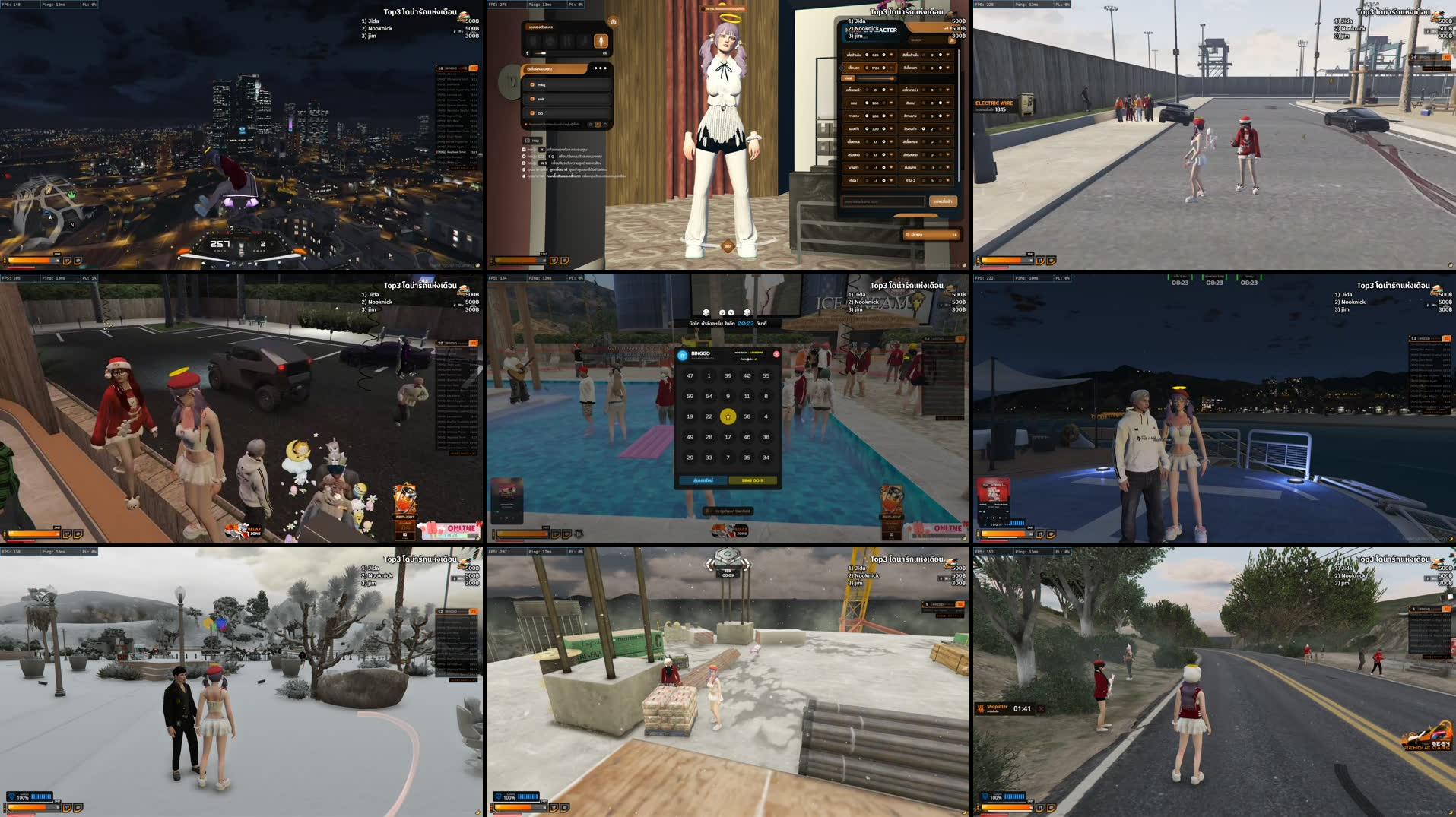Image resolution: width=1456 pixels, height=817 pixels.
Task: Click the star wildcard on the bingo card
Action: pos(728,416)
